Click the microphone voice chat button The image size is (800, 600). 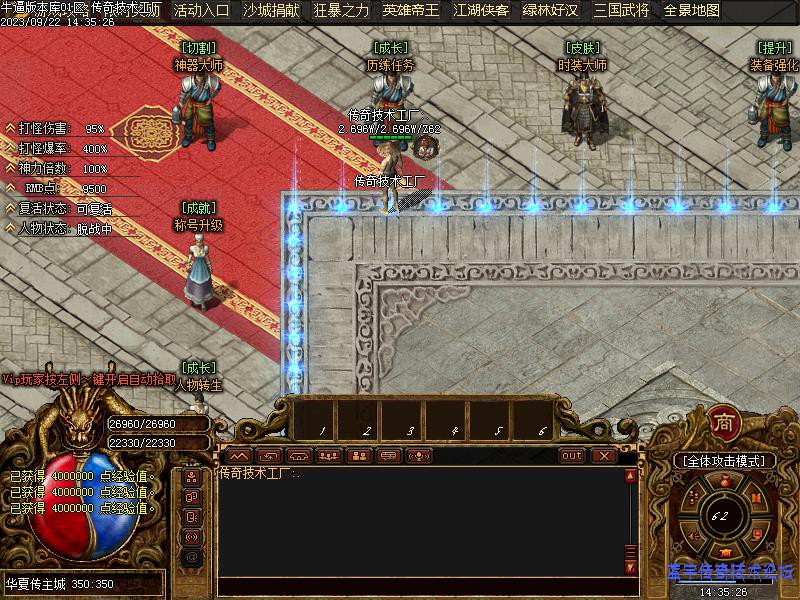point(419,456)
